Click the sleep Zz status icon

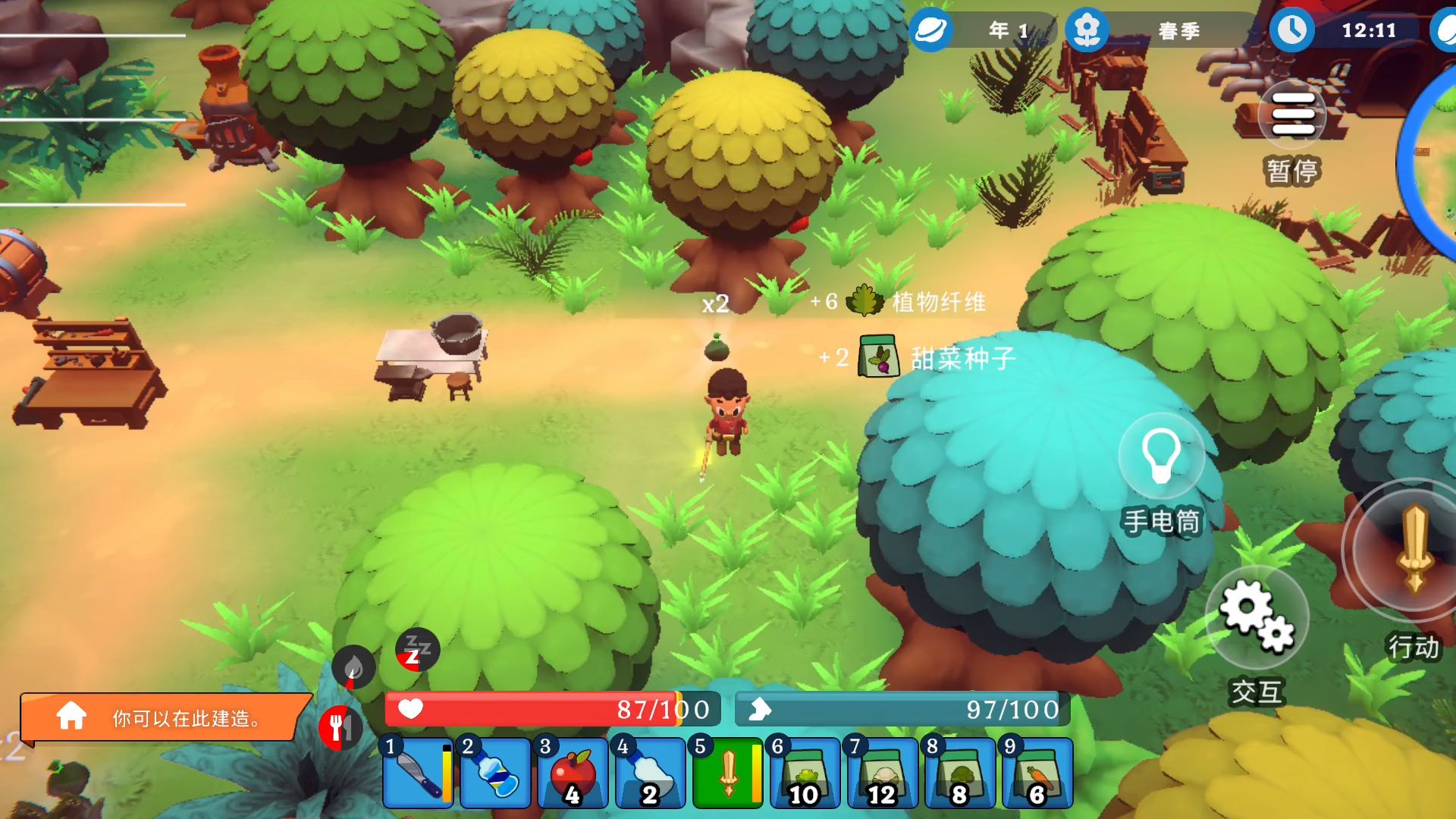pos(417,650)
